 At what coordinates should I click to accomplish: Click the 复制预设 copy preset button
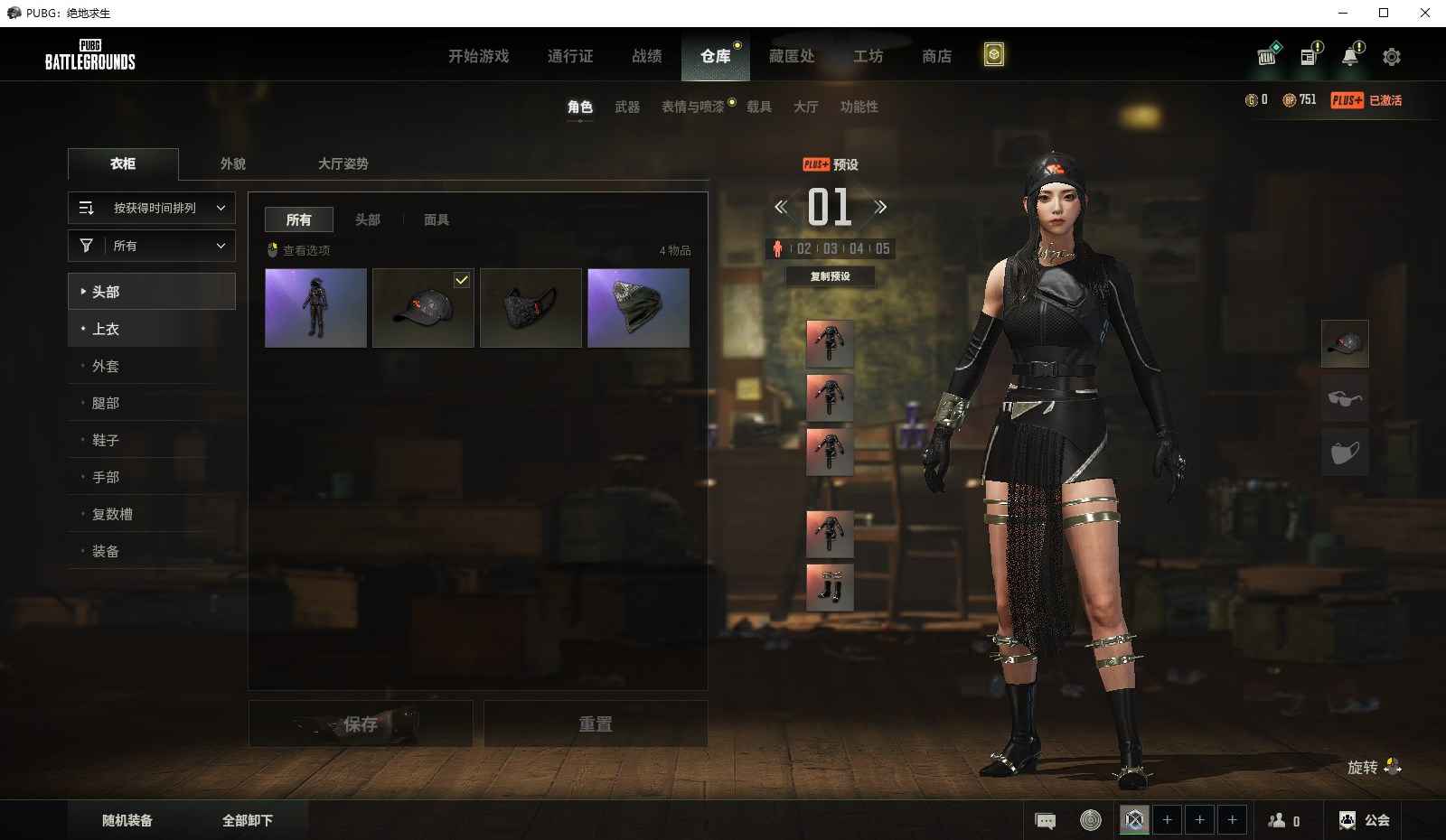pos(830,276)
